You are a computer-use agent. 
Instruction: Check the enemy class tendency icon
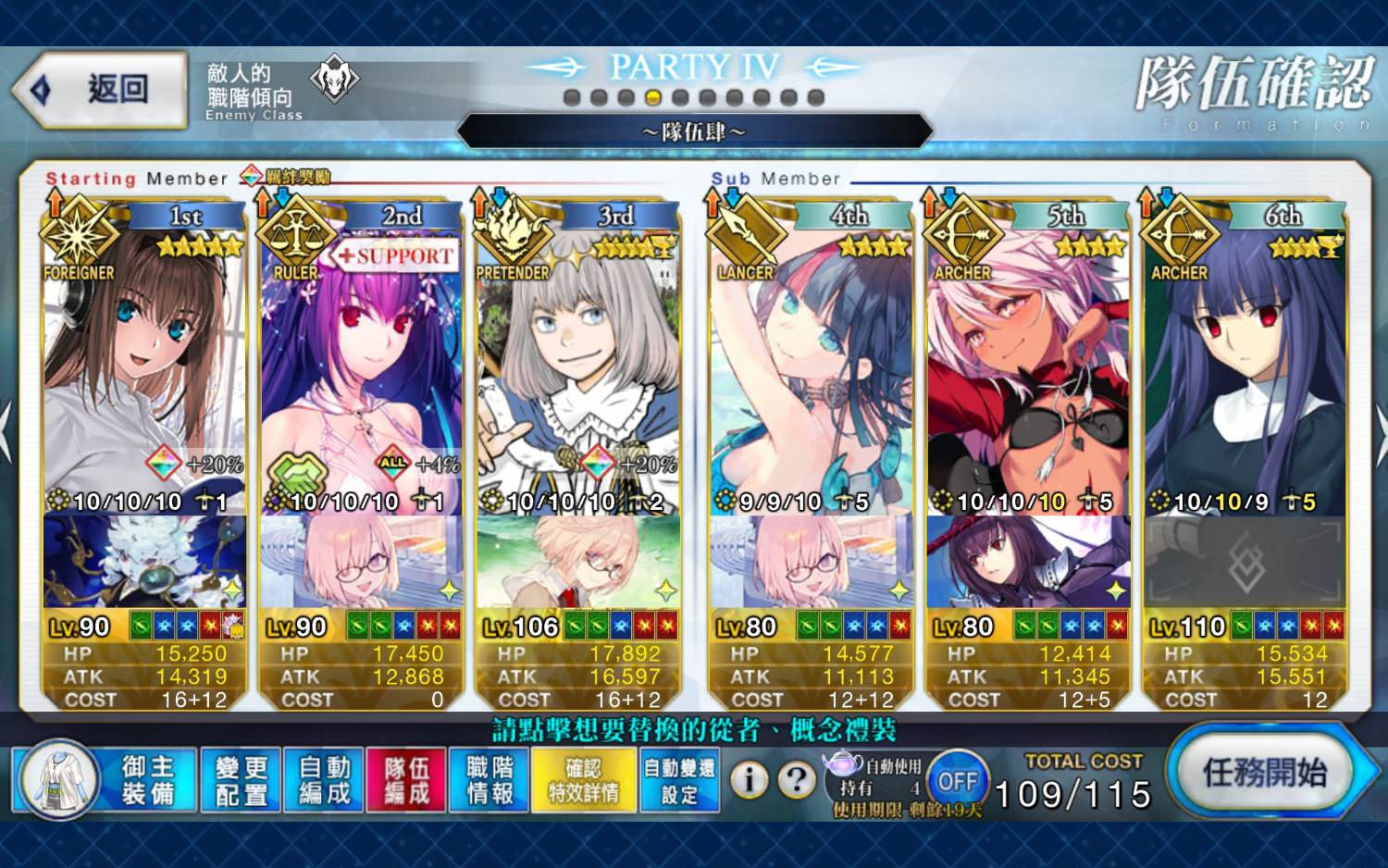(x=333, y=79)
